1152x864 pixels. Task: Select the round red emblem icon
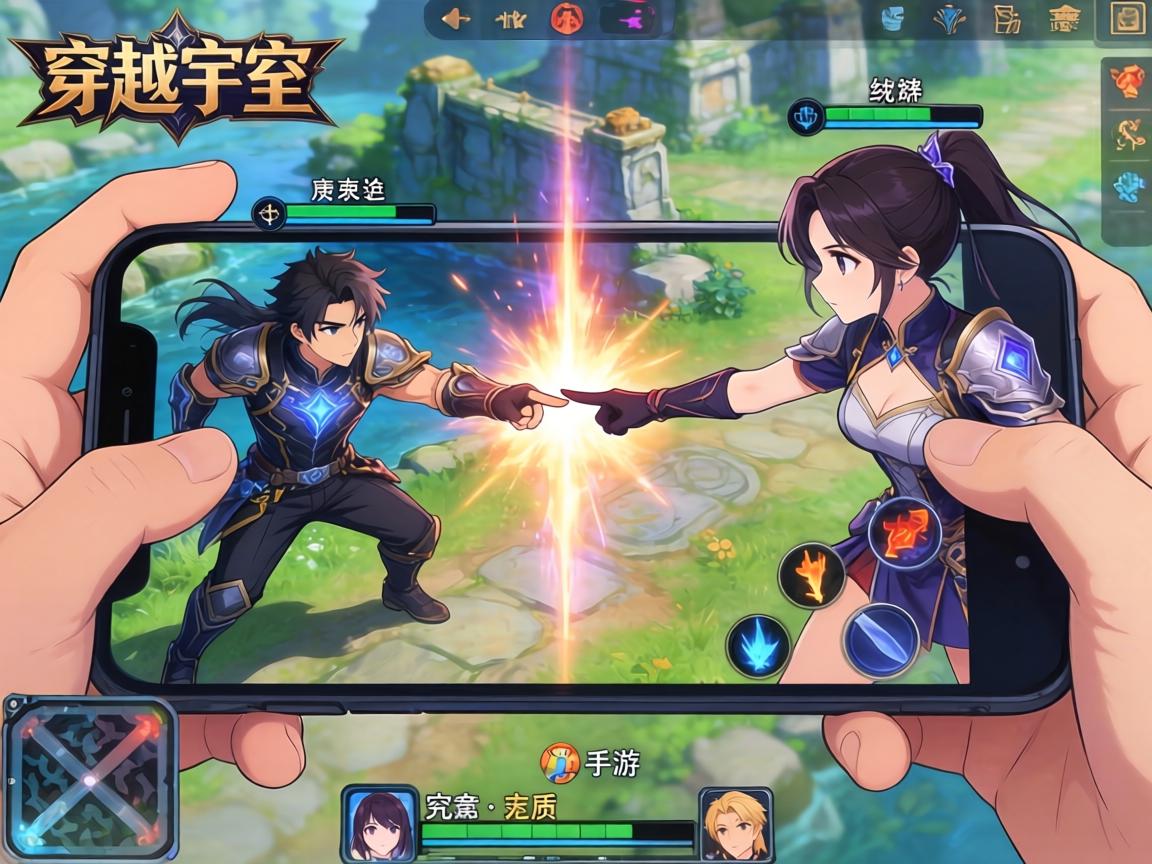point(566,18)
